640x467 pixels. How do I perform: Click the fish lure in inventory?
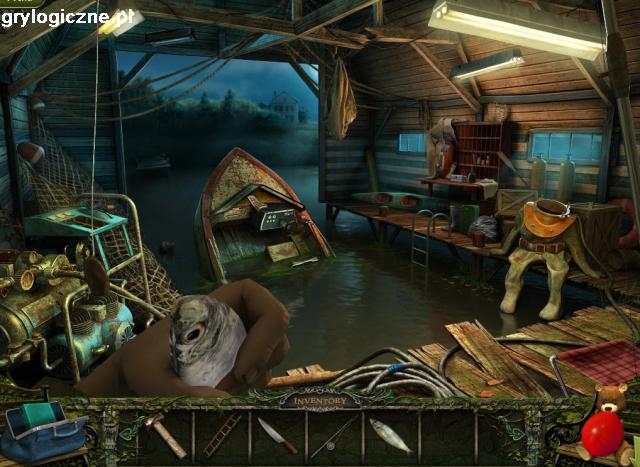389,435
